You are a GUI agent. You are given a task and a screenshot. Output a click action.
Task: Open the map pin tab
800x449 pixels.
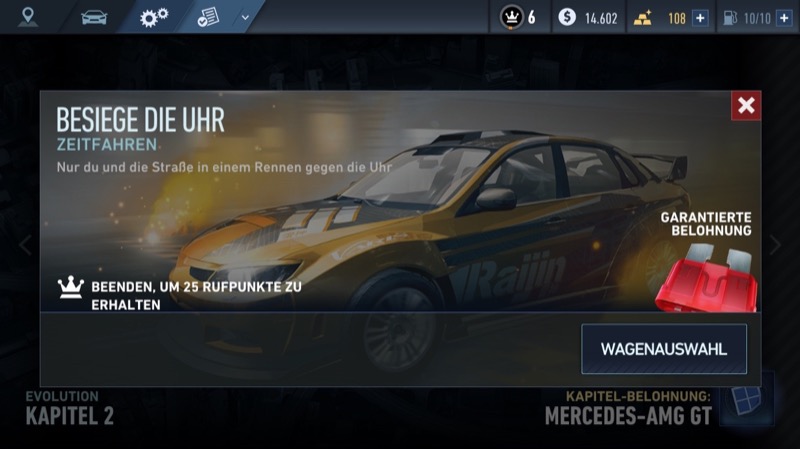[27, 16]
